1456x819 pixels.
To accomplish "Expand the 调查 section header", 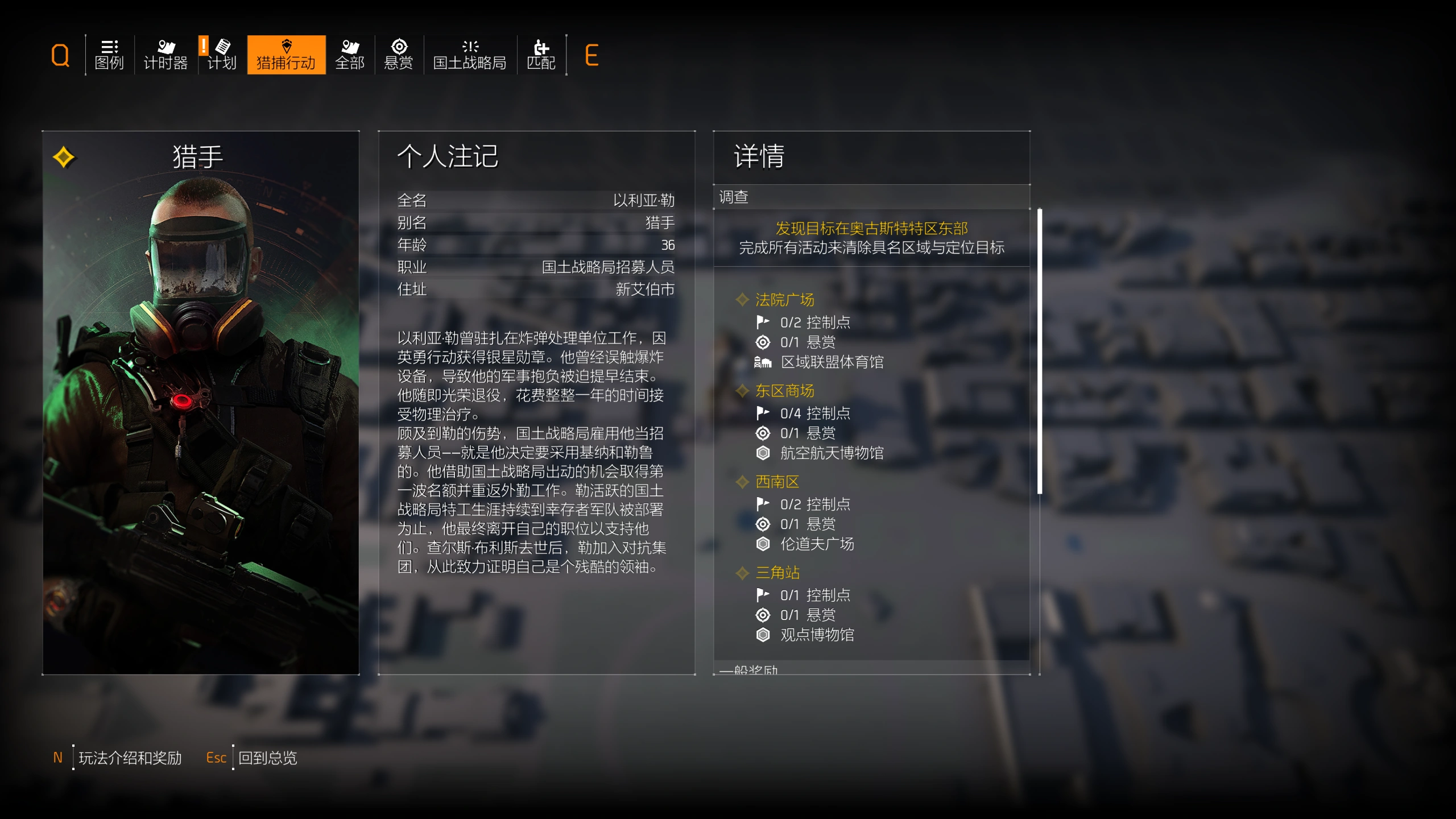I will click(734, 197).
